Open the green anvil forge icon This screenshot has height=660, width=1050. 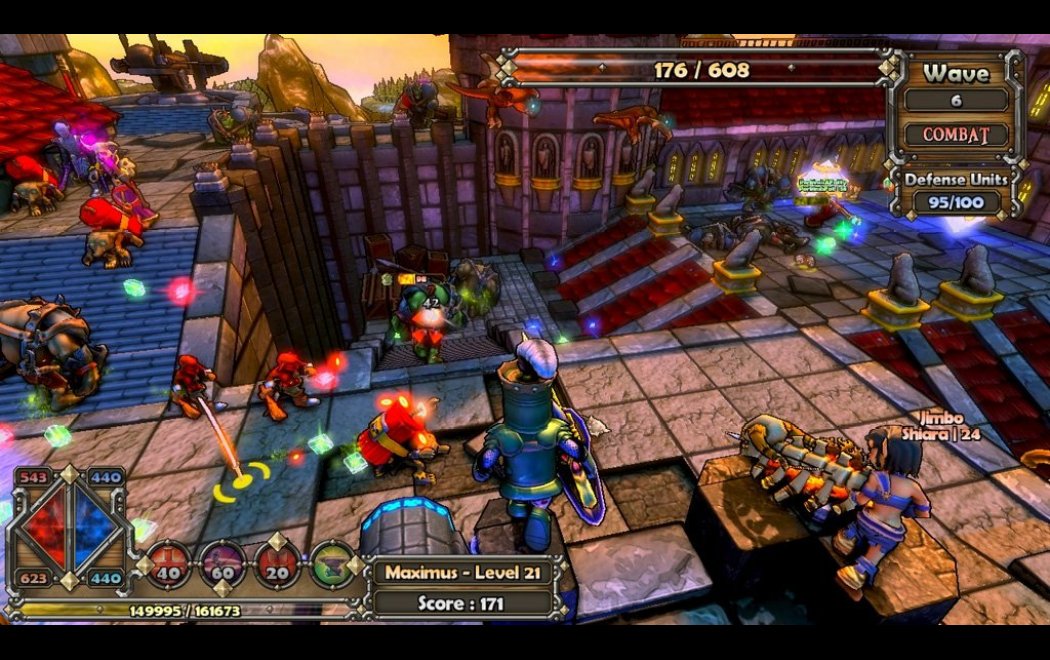click(x=333, y=564)
